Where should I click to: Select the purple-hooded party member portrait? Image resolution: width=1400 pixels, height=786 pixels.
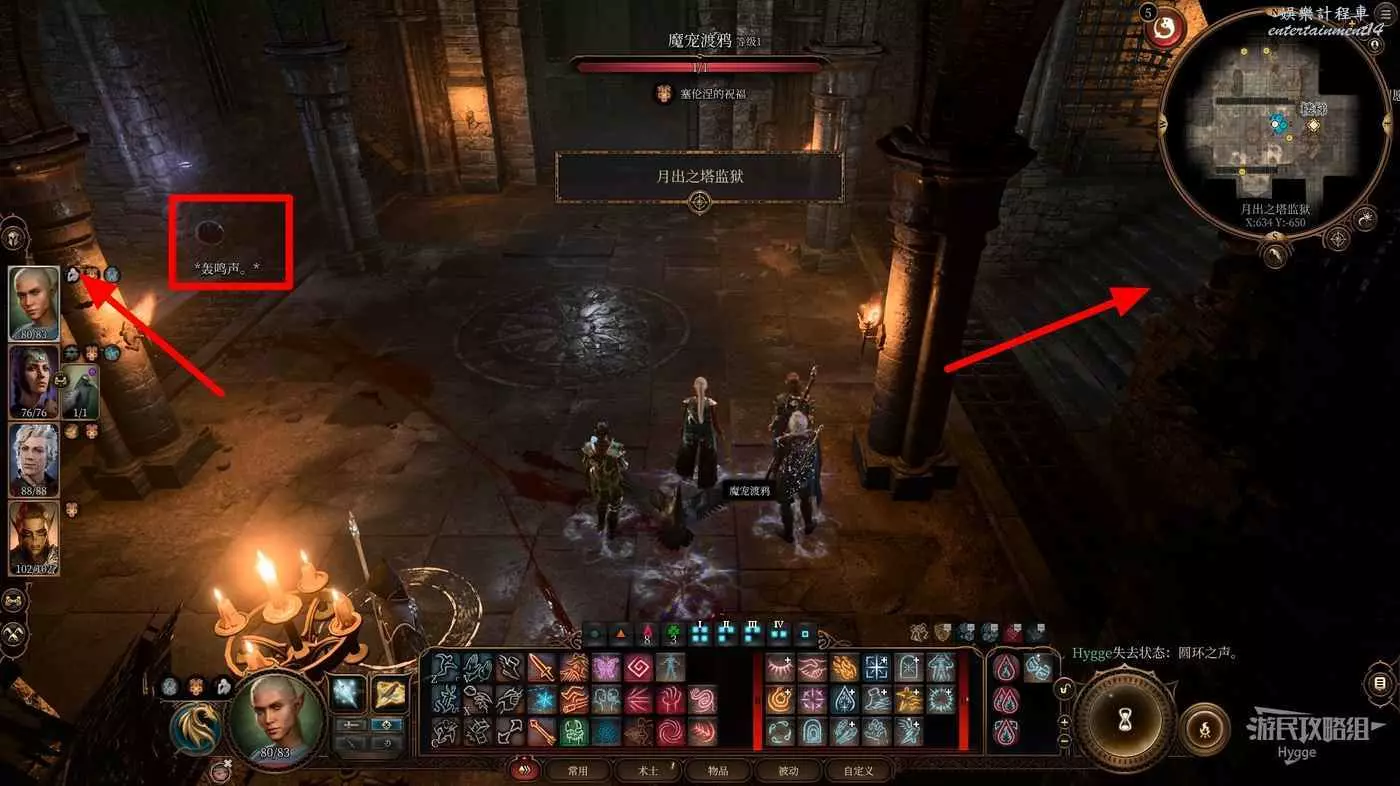[x=34, y=381]
